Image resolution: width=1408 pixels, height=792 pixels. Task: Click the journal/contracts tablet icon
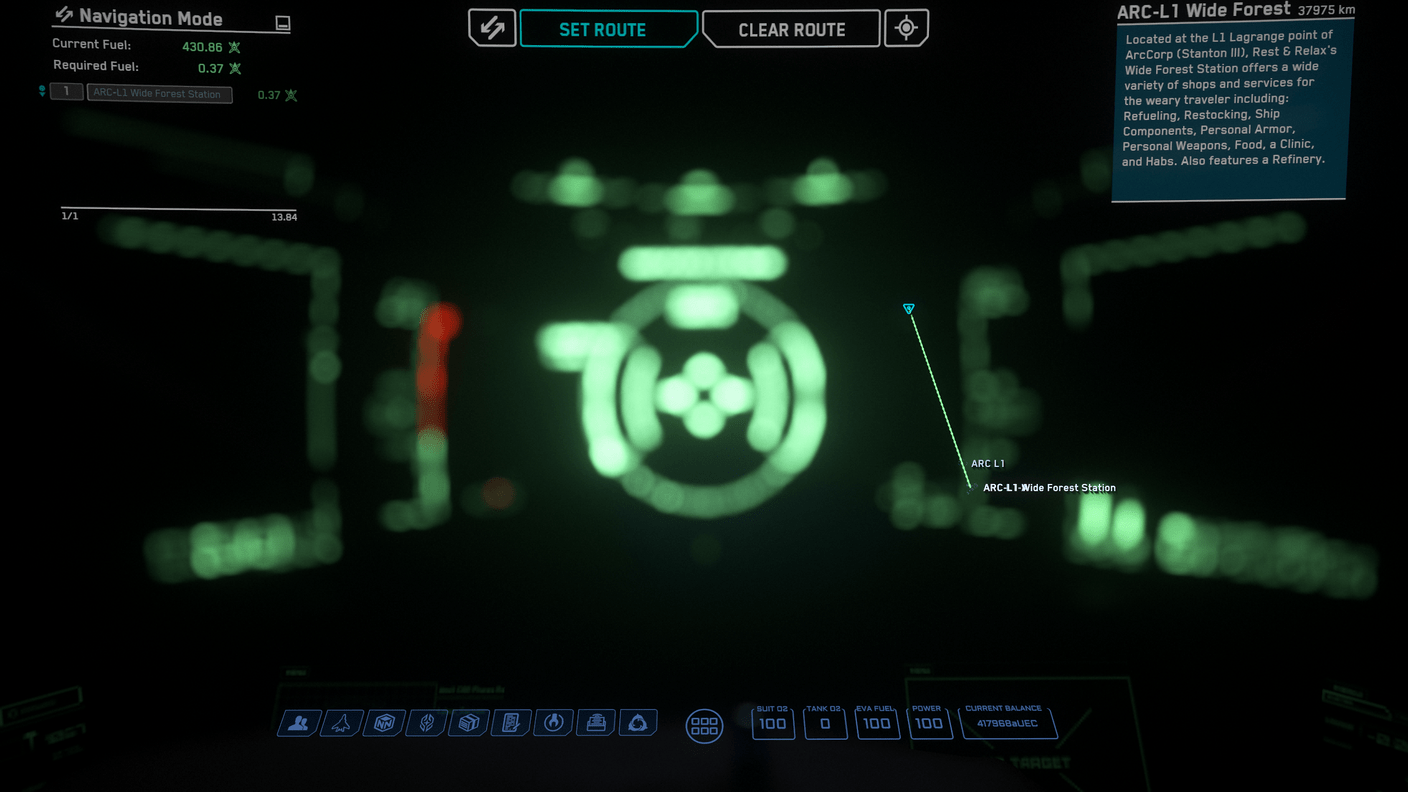point(511,722)
